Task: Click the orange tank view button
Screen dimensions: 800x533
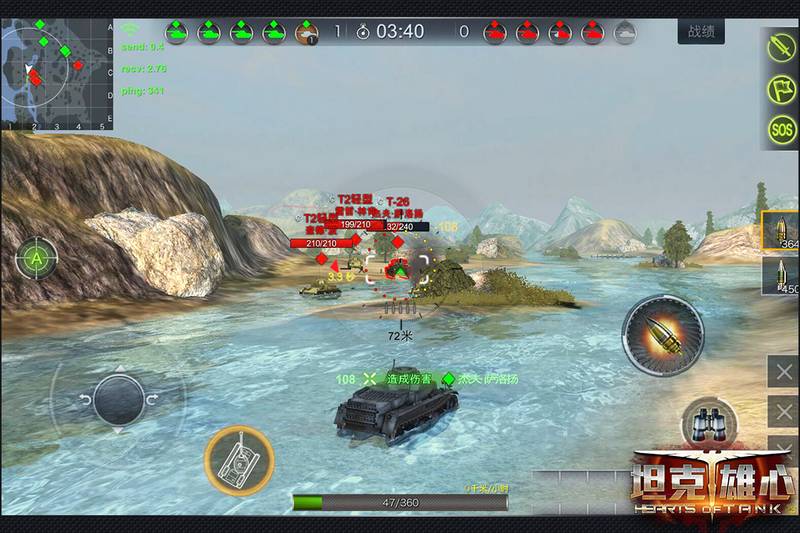Action: click(x=239, y=460)
